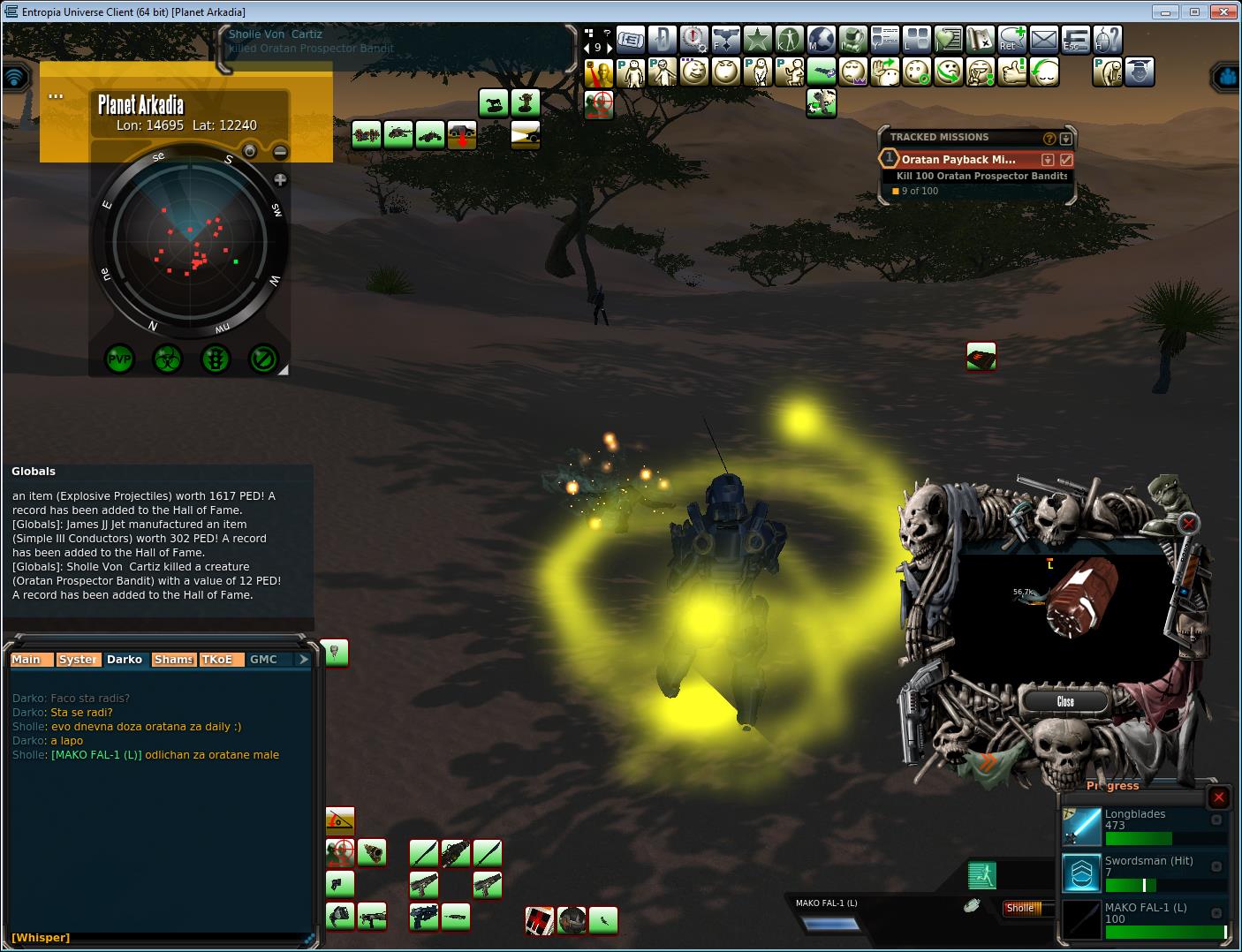
Task: Open the planet map globe icon
Action: (821, 39)
